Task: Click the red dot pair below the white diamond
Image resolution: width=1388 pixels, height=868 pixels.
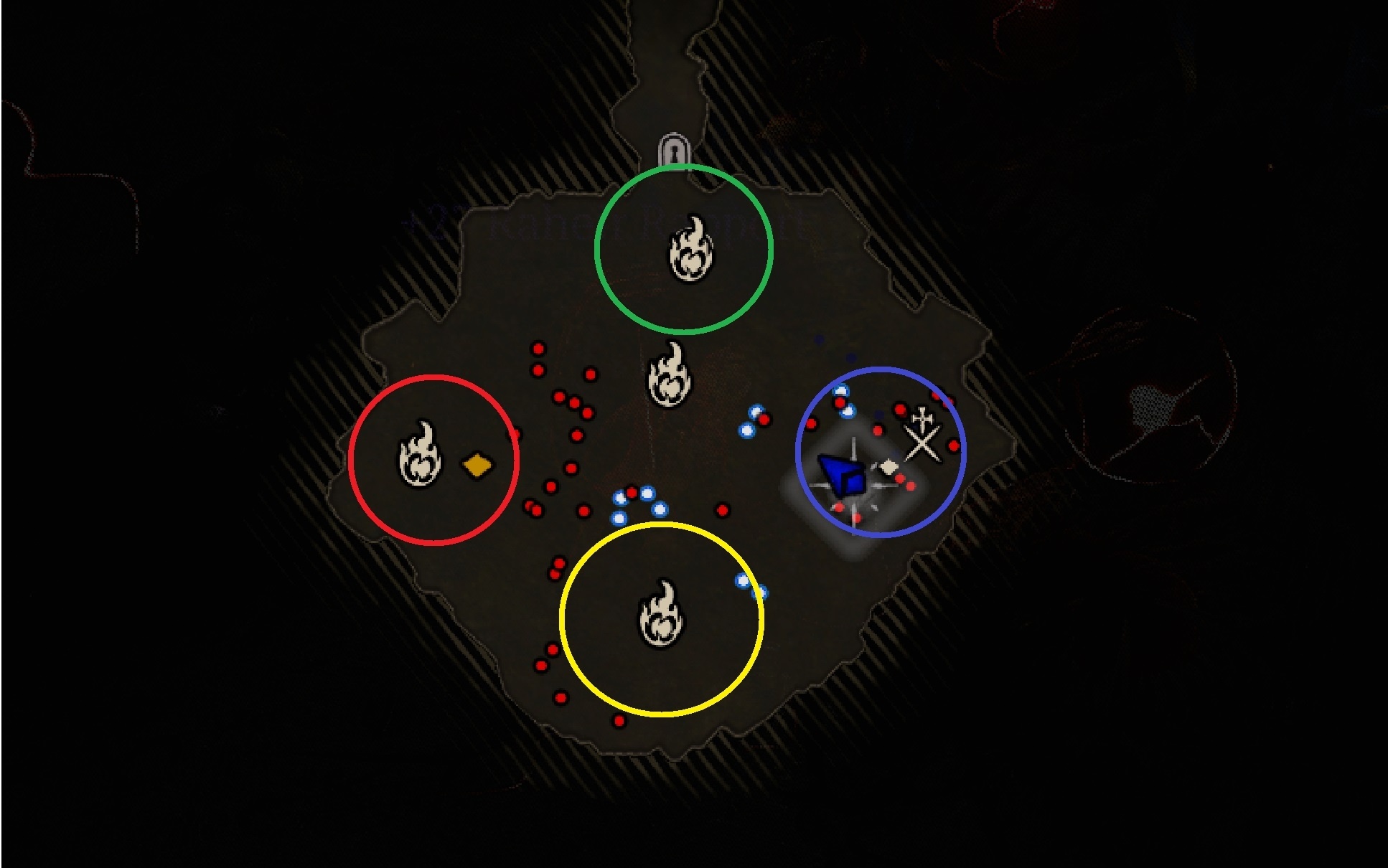Action: click(906, 483)
